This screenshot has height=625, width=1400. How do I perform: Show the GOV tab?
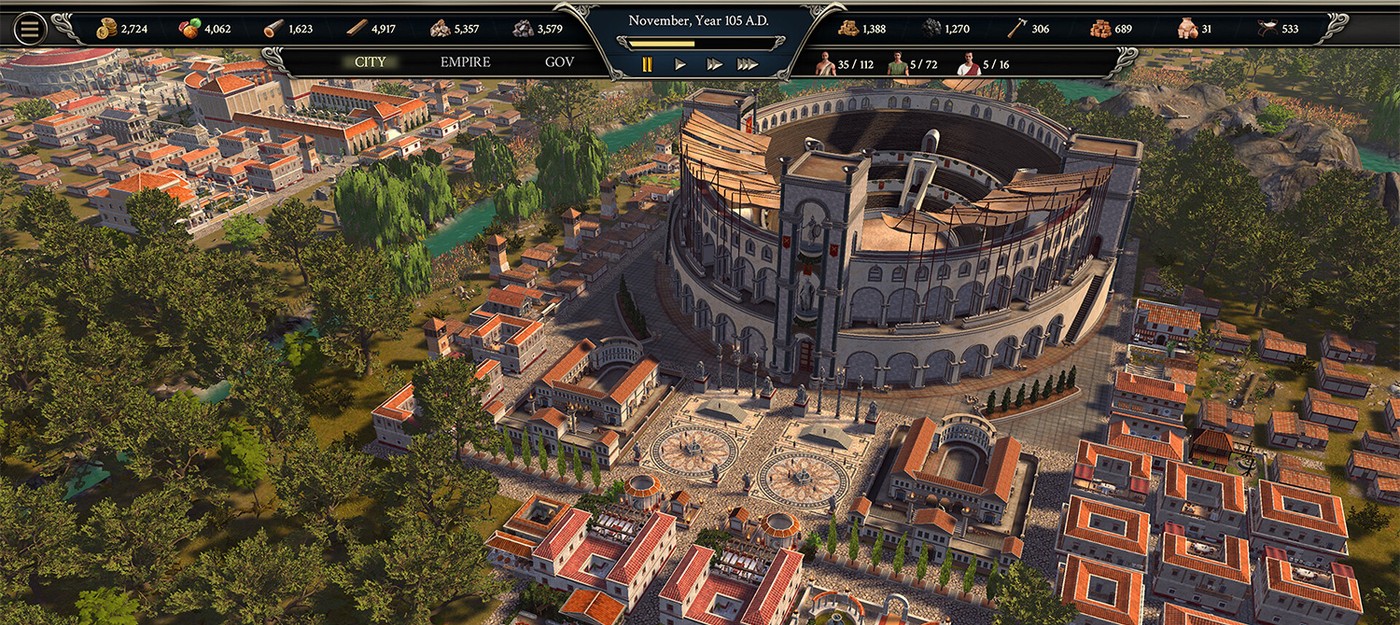coord(559,62)
